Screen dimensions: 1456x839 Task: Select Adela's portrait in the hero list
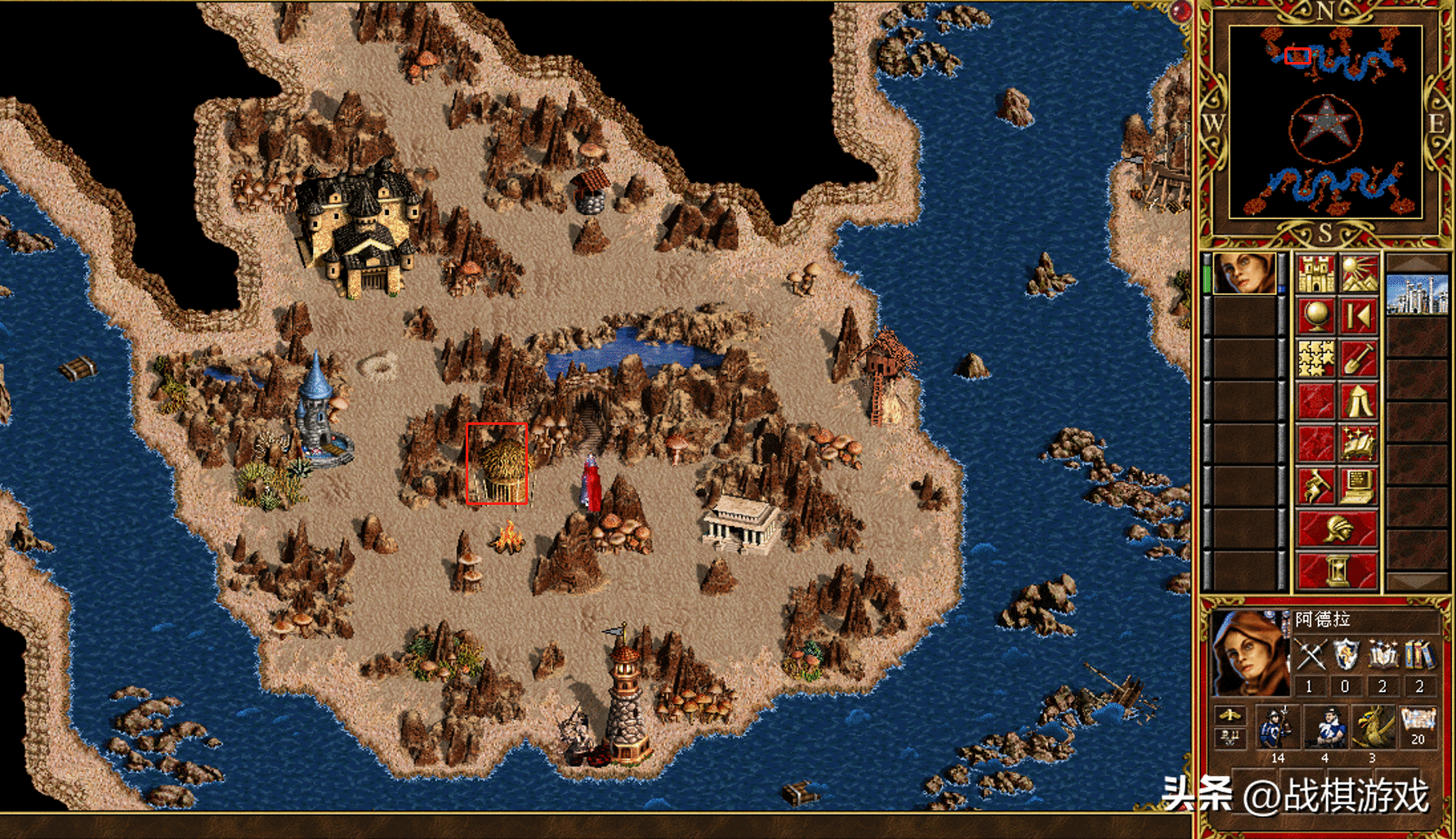point(1244,274)
